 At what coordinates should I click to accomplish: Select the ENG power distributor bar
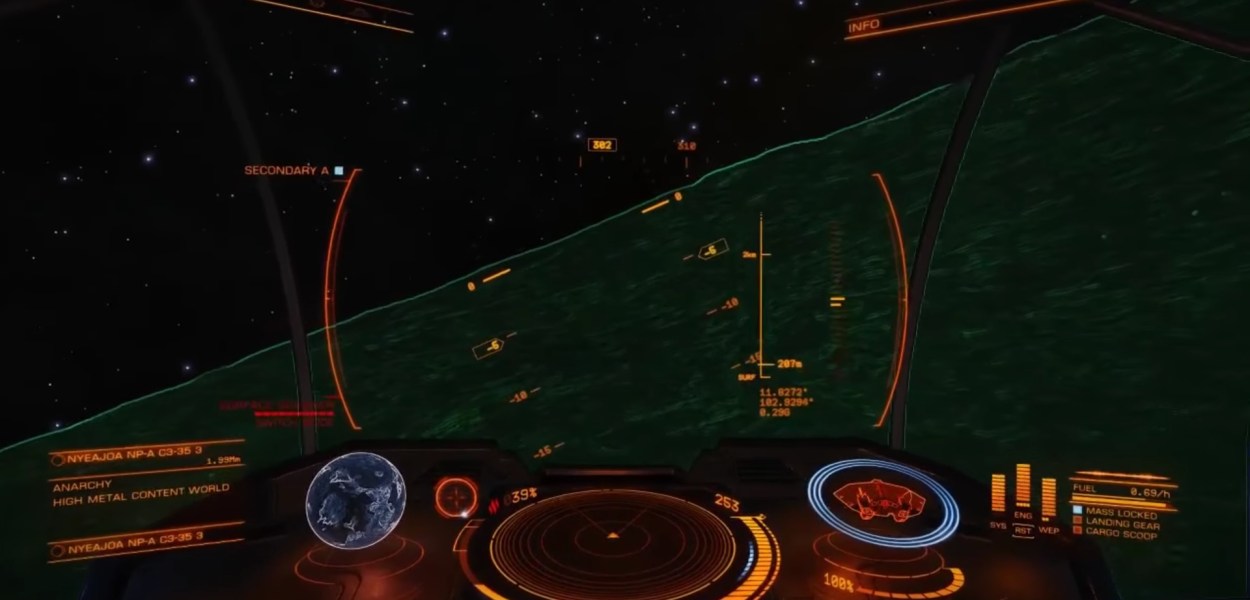point(1022,487)
